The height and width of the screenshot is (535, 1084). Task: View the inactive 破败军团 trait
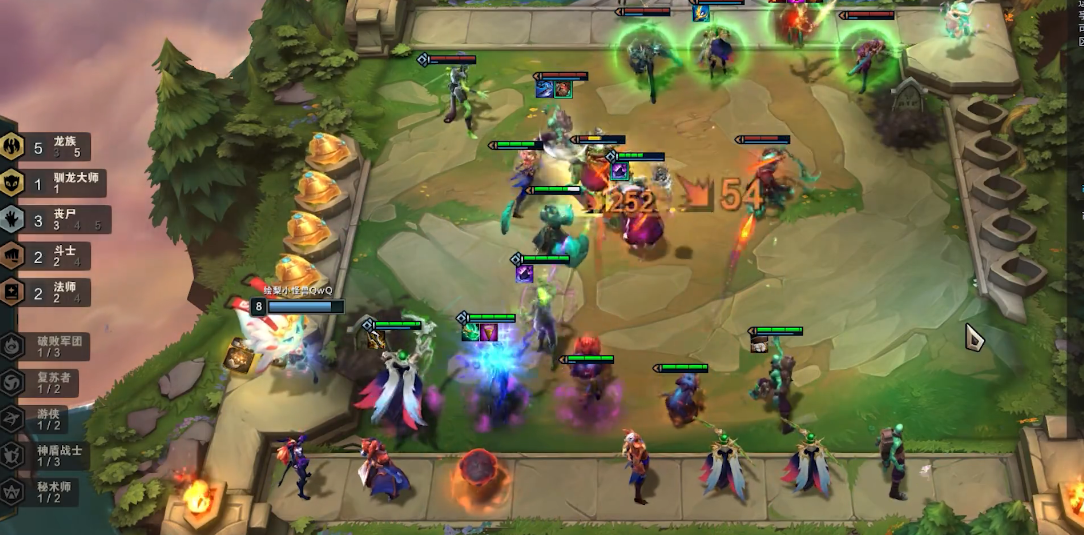pyautogui.click(x=50, y=346)
